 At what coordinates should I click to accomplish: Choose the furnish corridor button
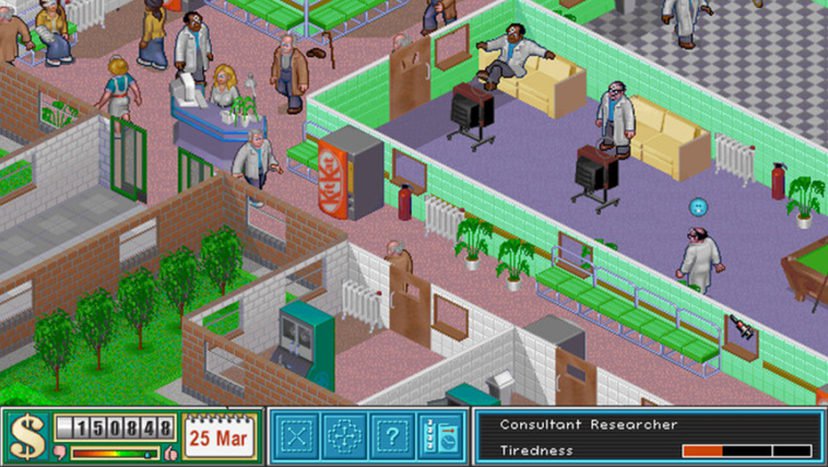coord(345,436)
